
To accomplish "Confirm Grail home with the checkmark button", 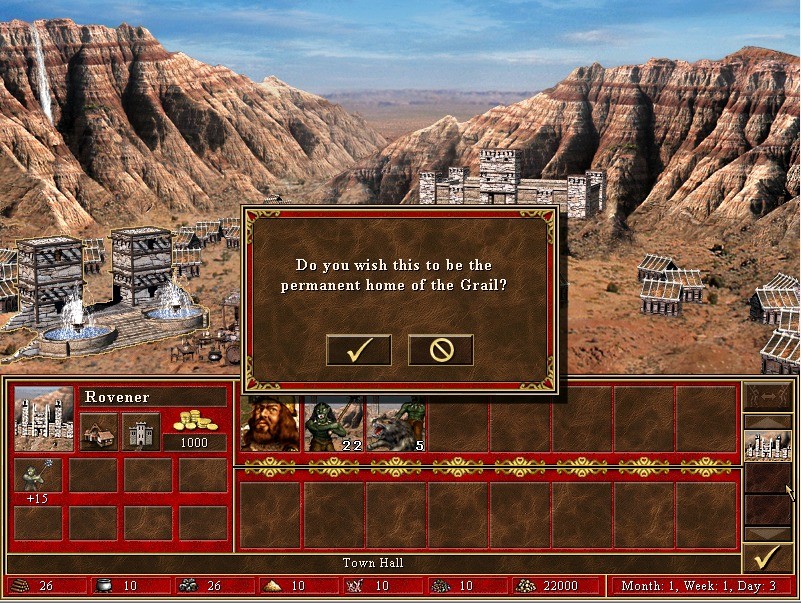I will [358, 349].
